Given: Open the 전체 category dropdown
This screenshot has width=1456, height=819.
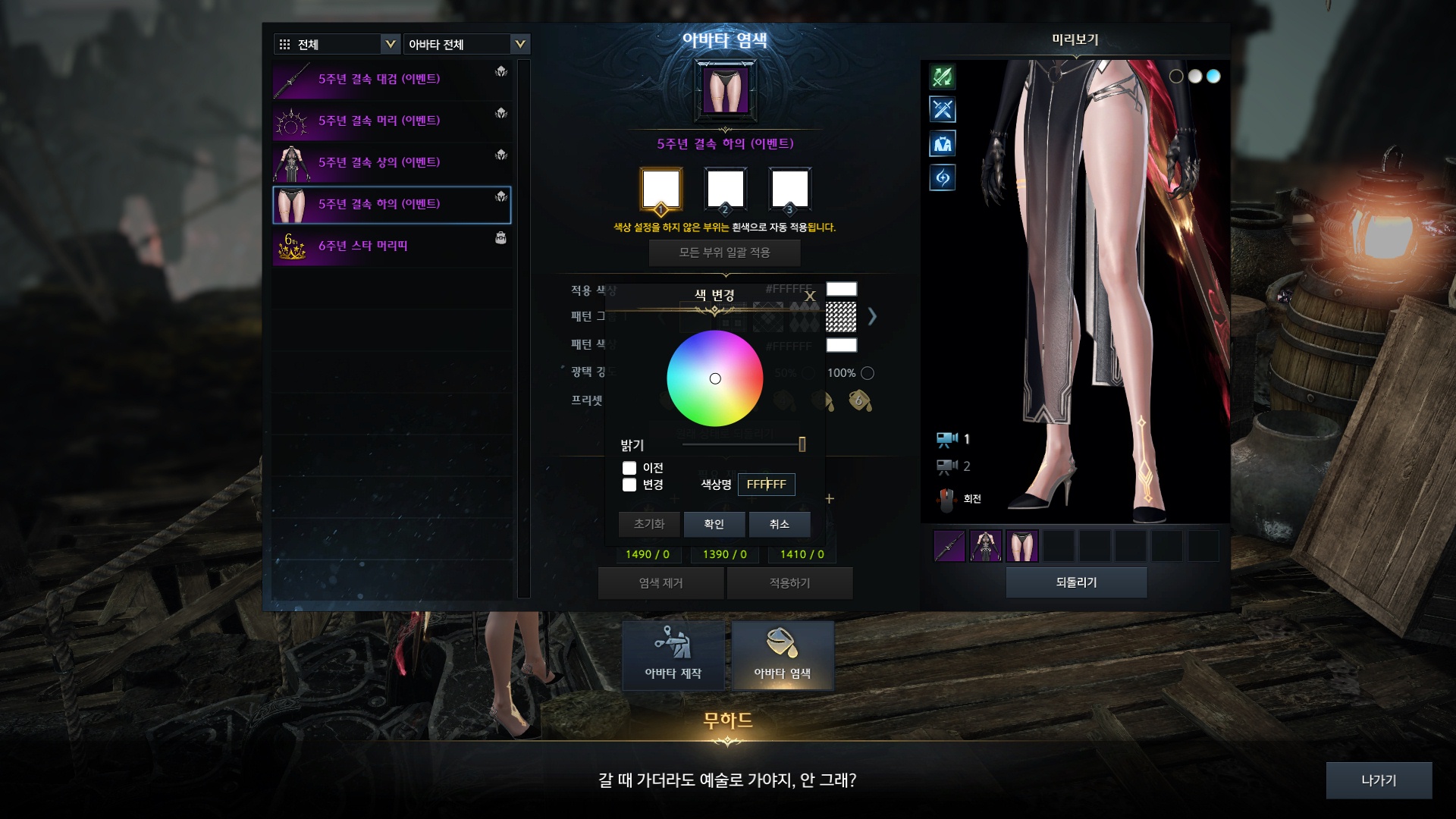Looking at the screenshot, I should point(336,44).
